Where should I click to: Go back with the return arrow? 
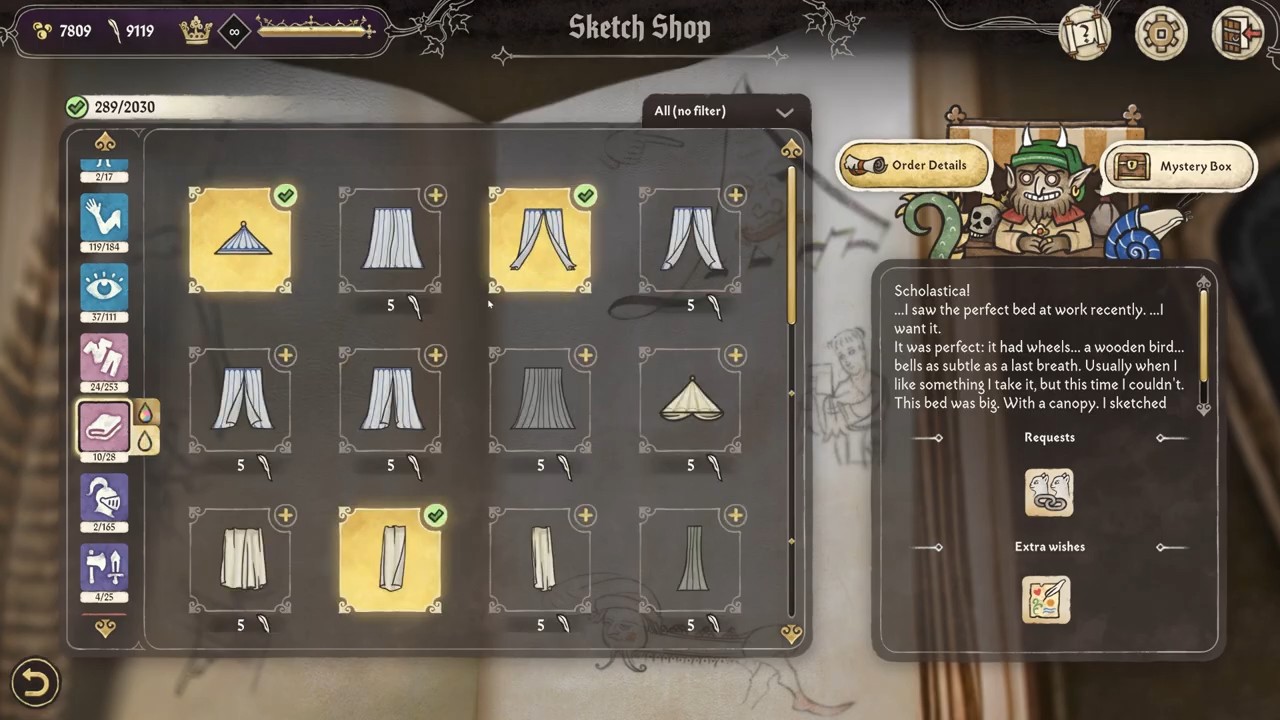click(35, 683)
